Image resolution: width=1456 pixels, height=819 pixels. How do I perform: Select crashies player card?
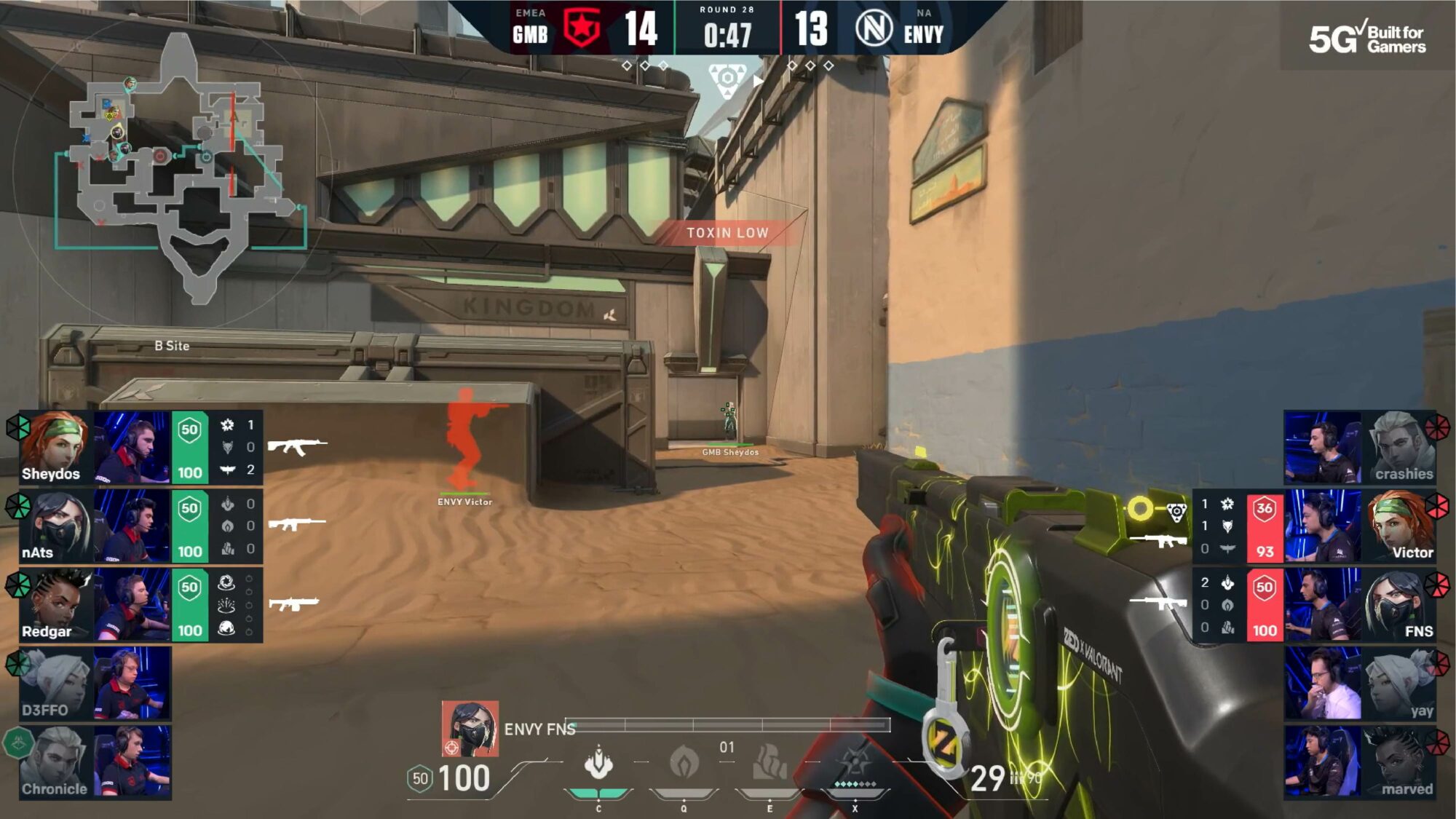[x=1360, y=447]
